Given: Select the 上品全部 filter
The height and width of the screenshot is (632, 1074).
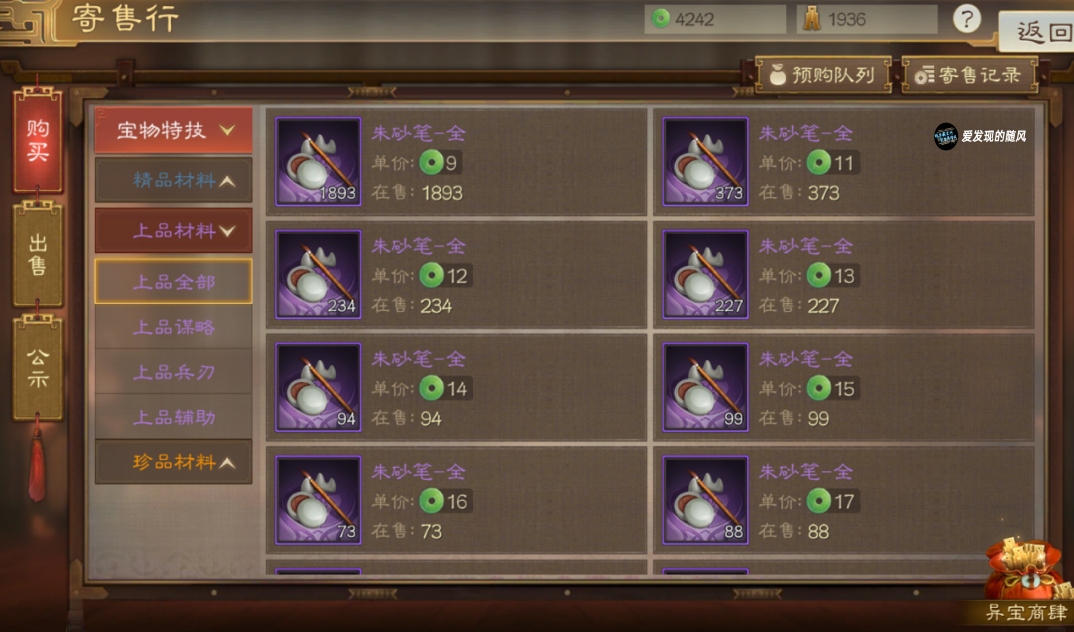Looking at the screenshot, I should (x=174, y=282).
